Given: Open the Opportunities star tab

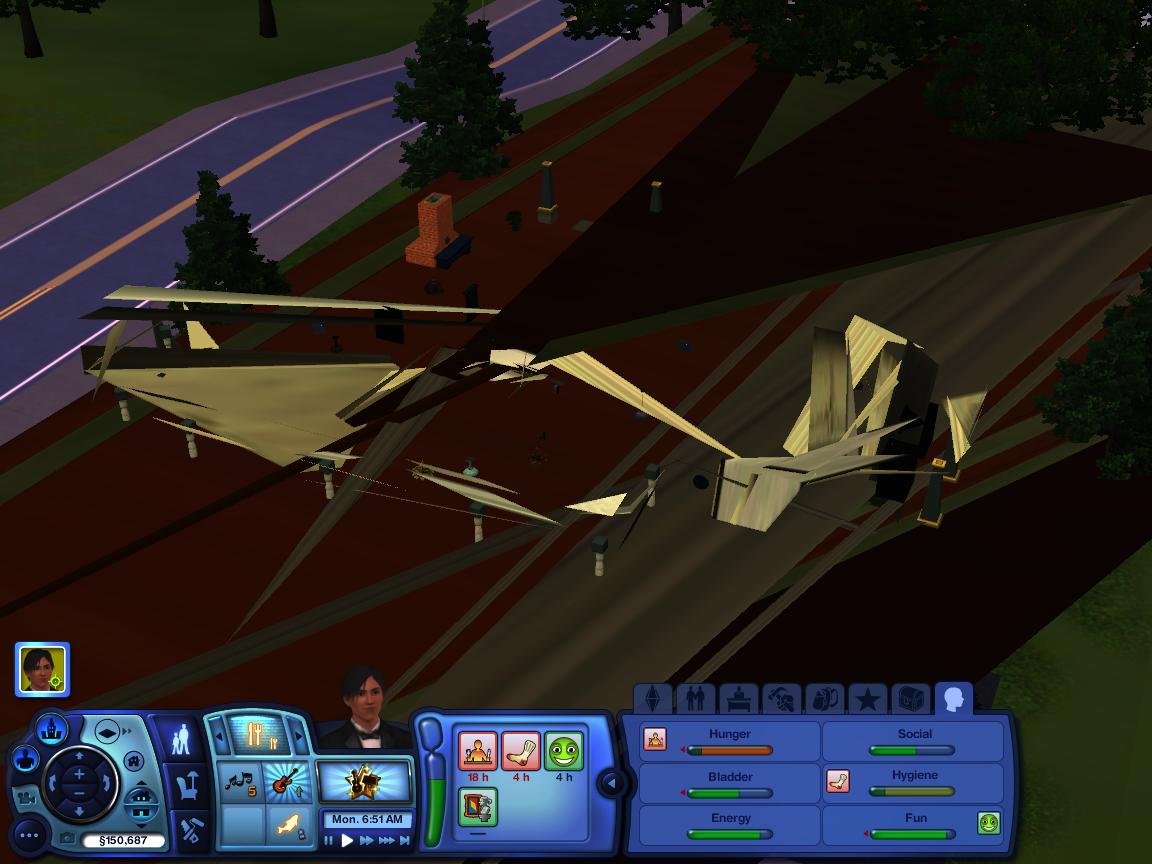Looking at the screenshot, I should pyautogui.click(x=867, y=697).
